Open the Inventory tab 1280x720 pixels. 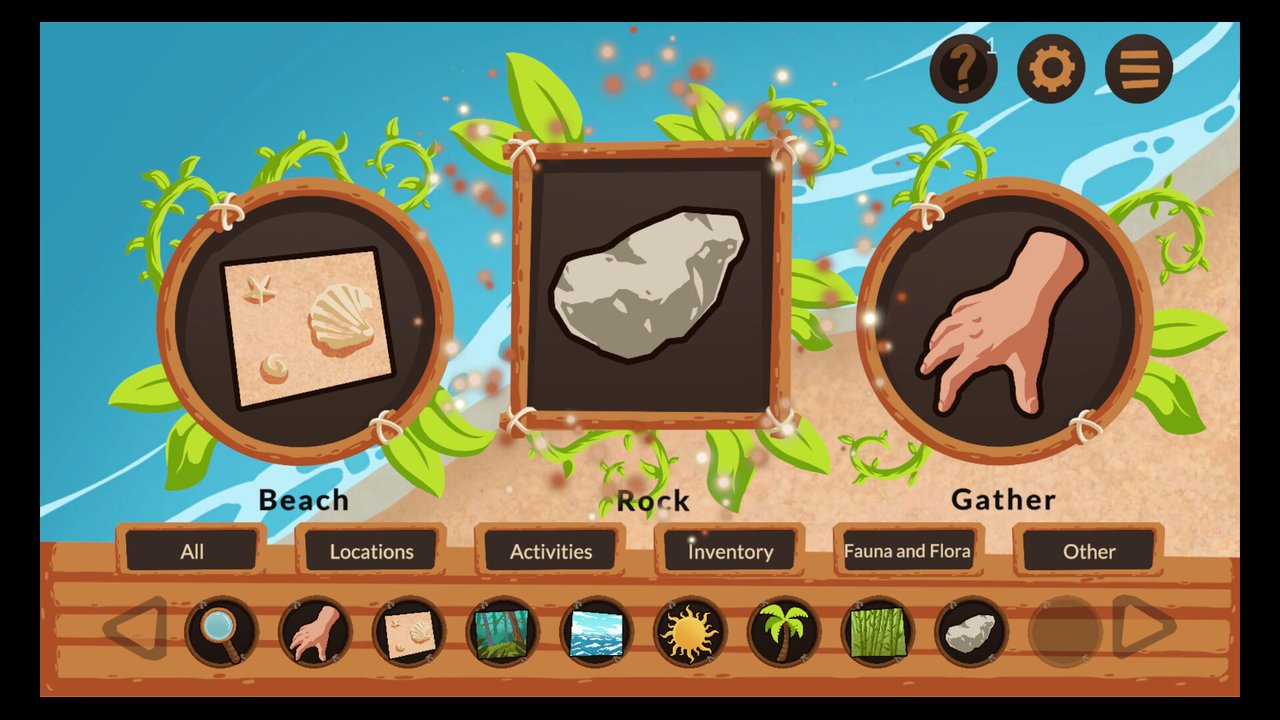click(730, 551)
